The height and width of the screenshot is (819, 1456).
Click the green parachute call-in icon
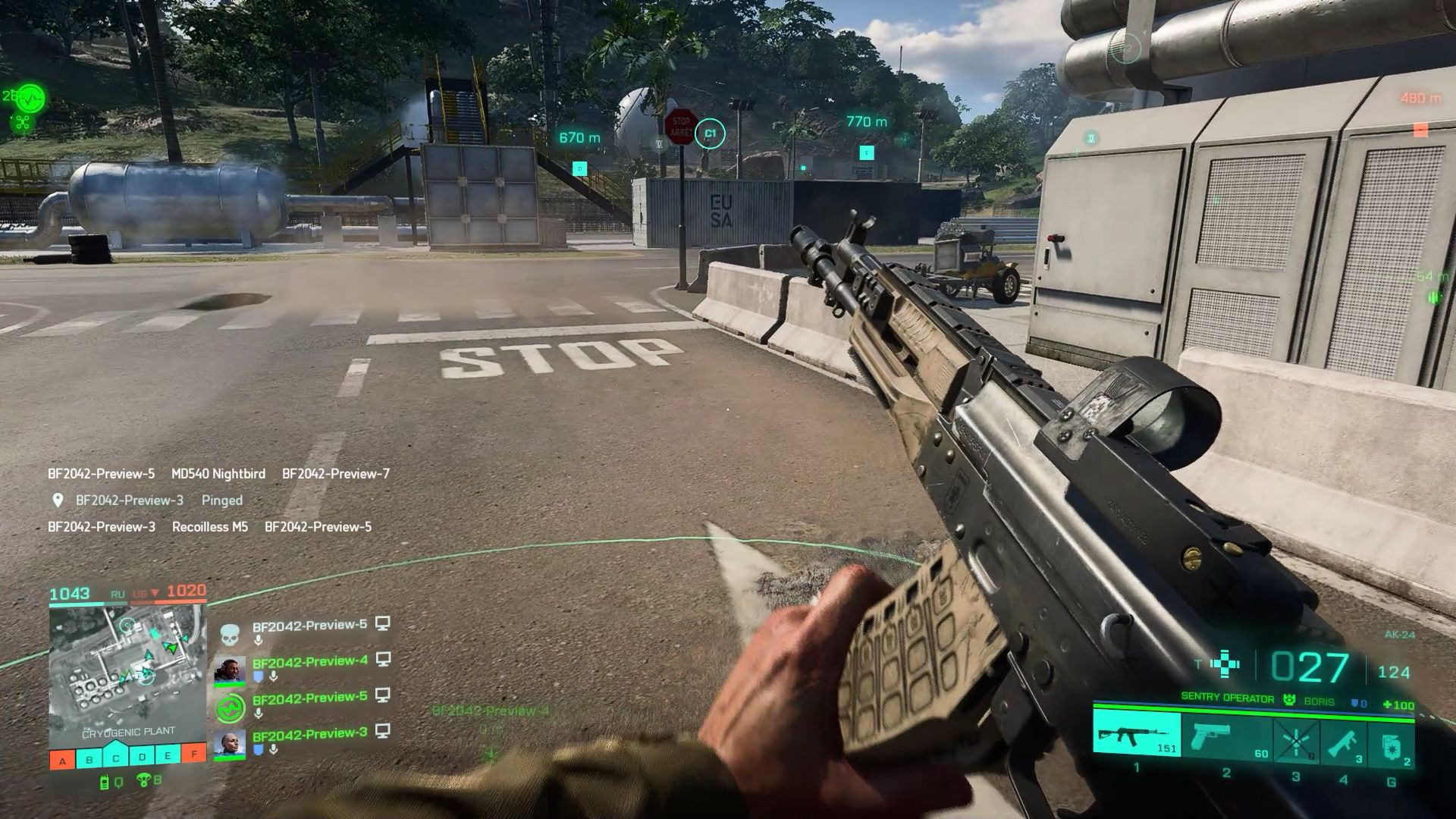143,781
